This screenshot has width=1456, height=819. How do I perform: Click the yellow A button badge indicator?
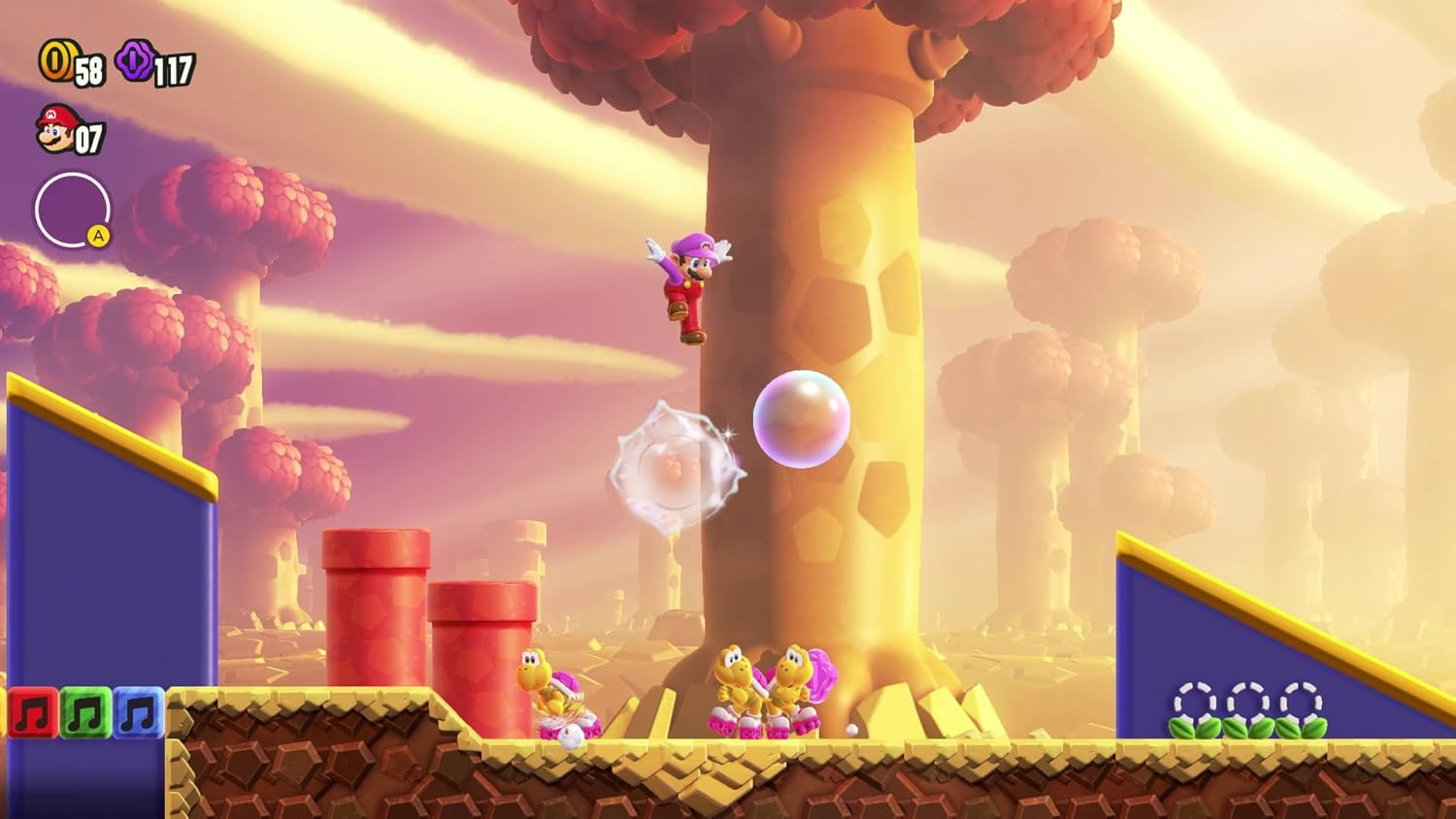pos(97,236)
